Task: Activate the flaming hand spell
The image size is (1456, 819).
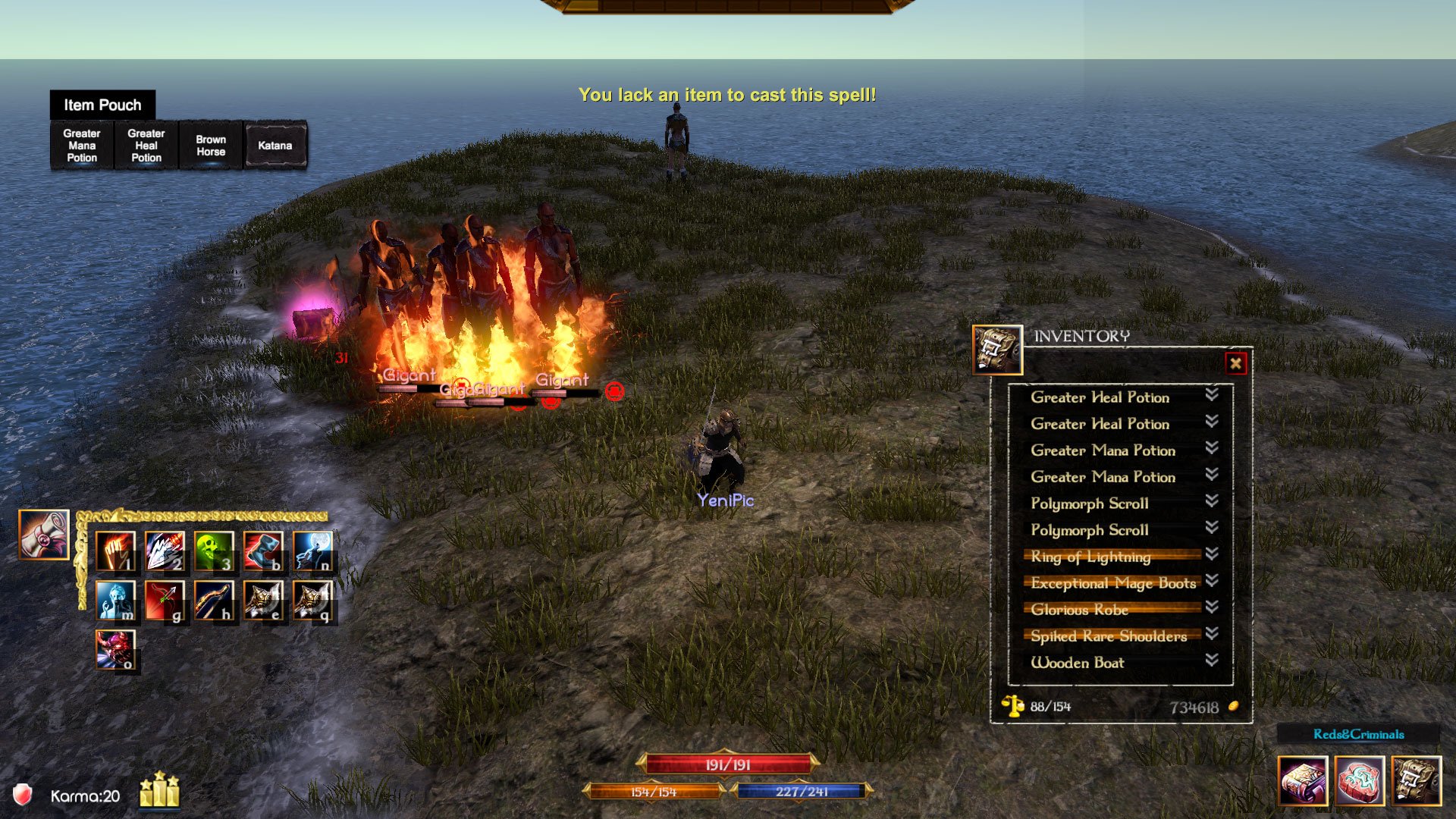Action: [115, 551]
